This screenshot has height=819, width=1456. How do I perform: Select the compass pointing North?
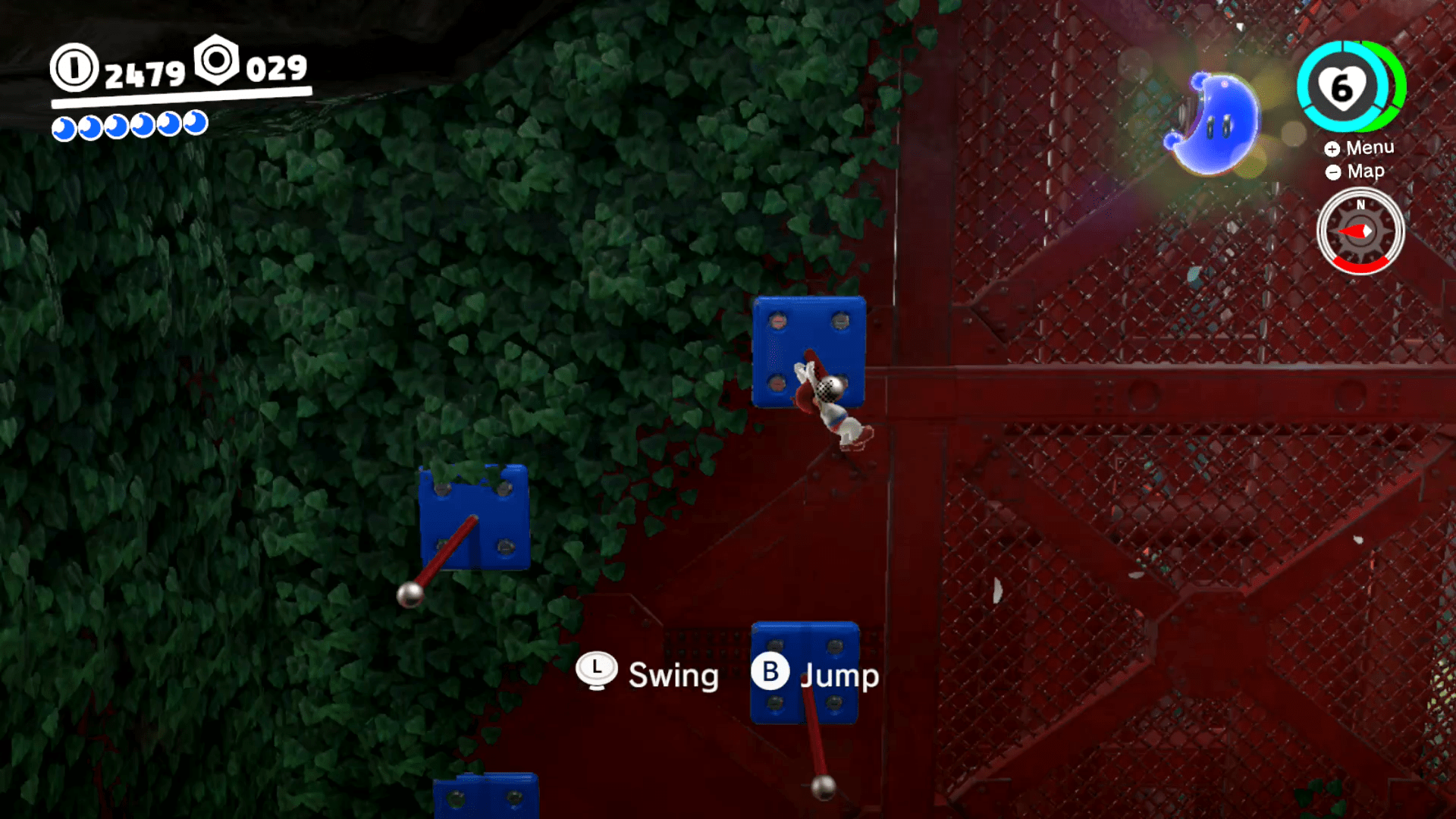pos(1360,230)
